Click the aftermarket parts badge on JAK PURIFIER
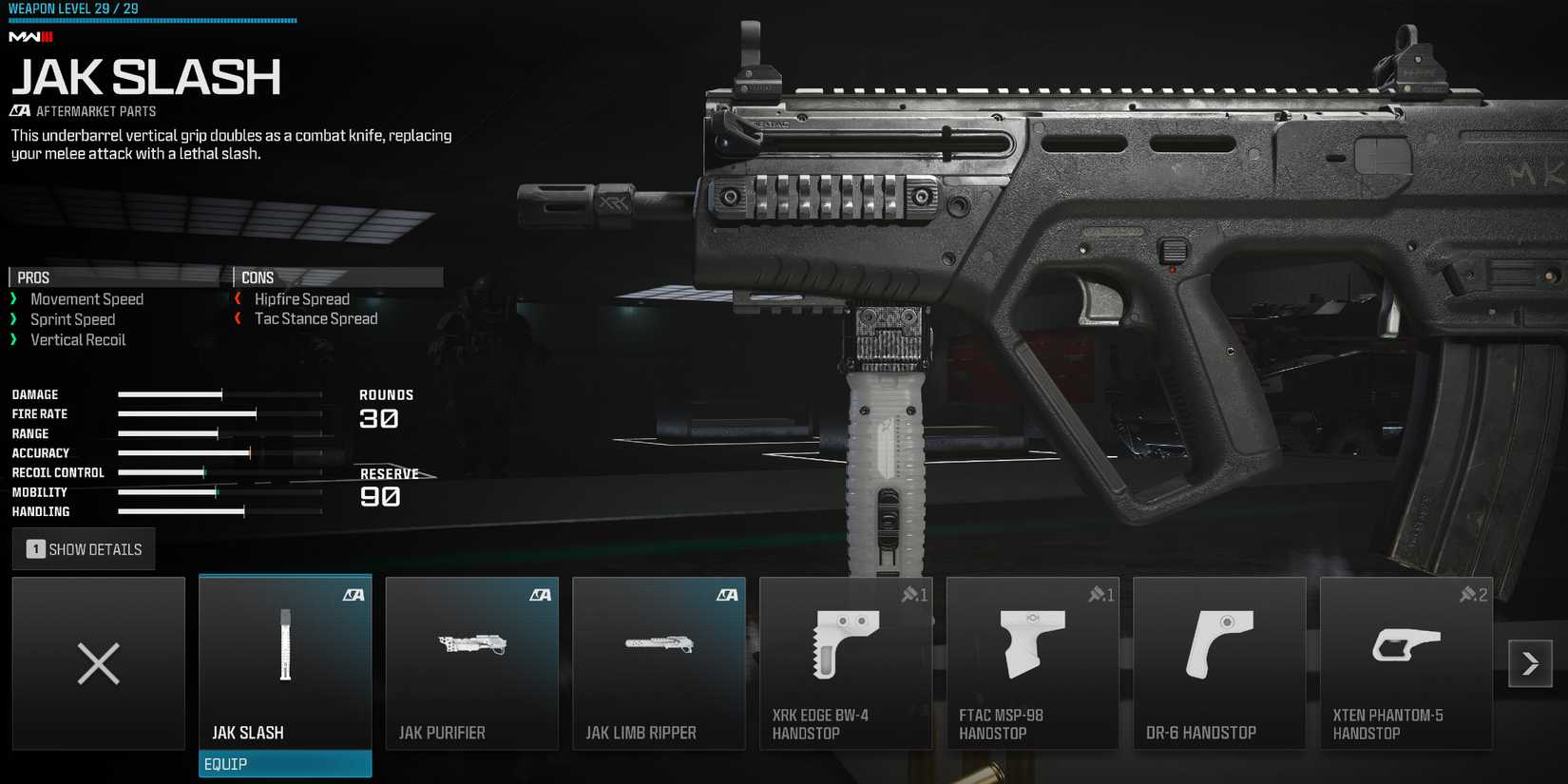The image size is (1568, 784). (541, 595)
